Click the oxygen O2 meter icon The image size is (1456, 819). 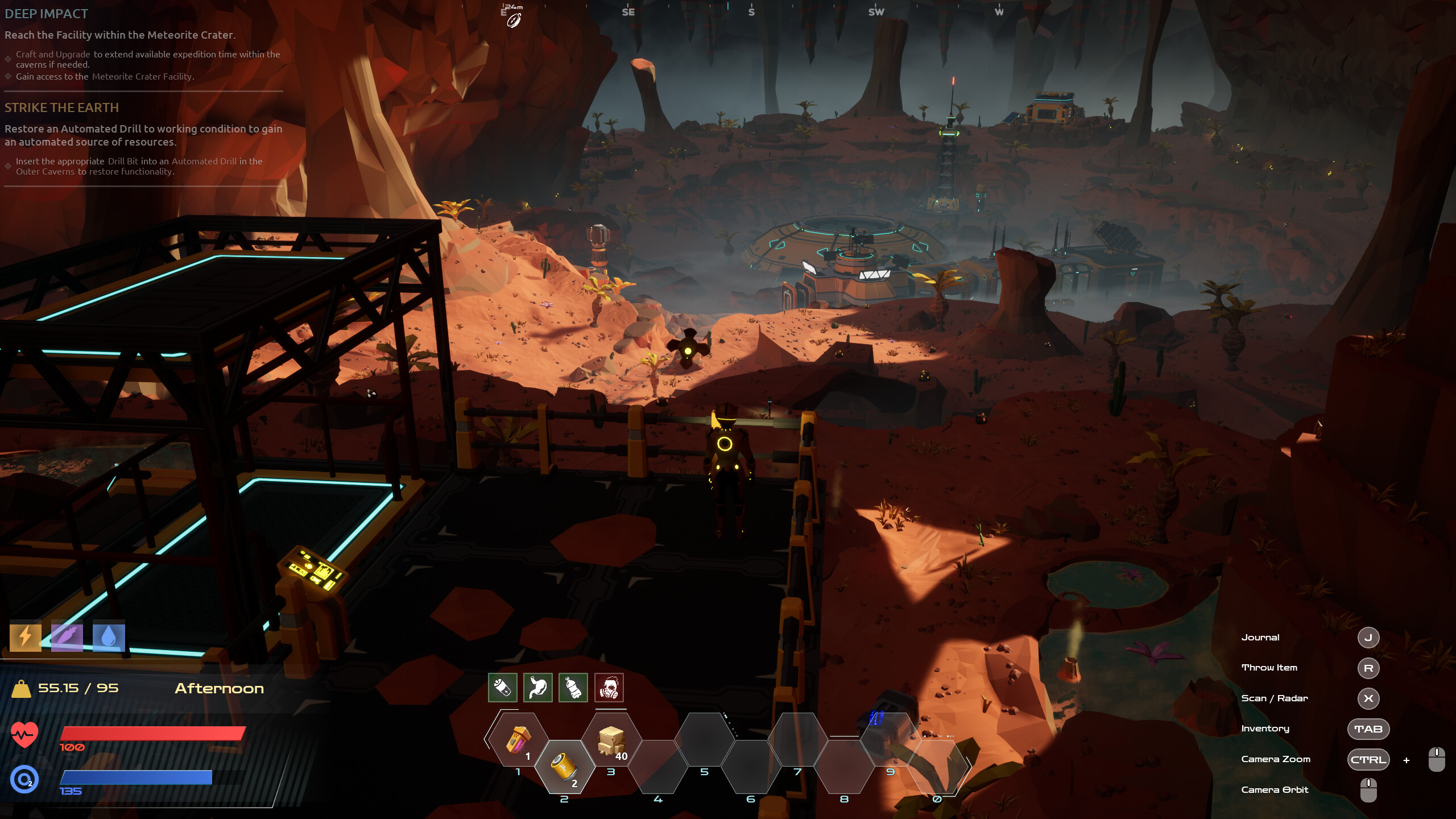(23, 780)
